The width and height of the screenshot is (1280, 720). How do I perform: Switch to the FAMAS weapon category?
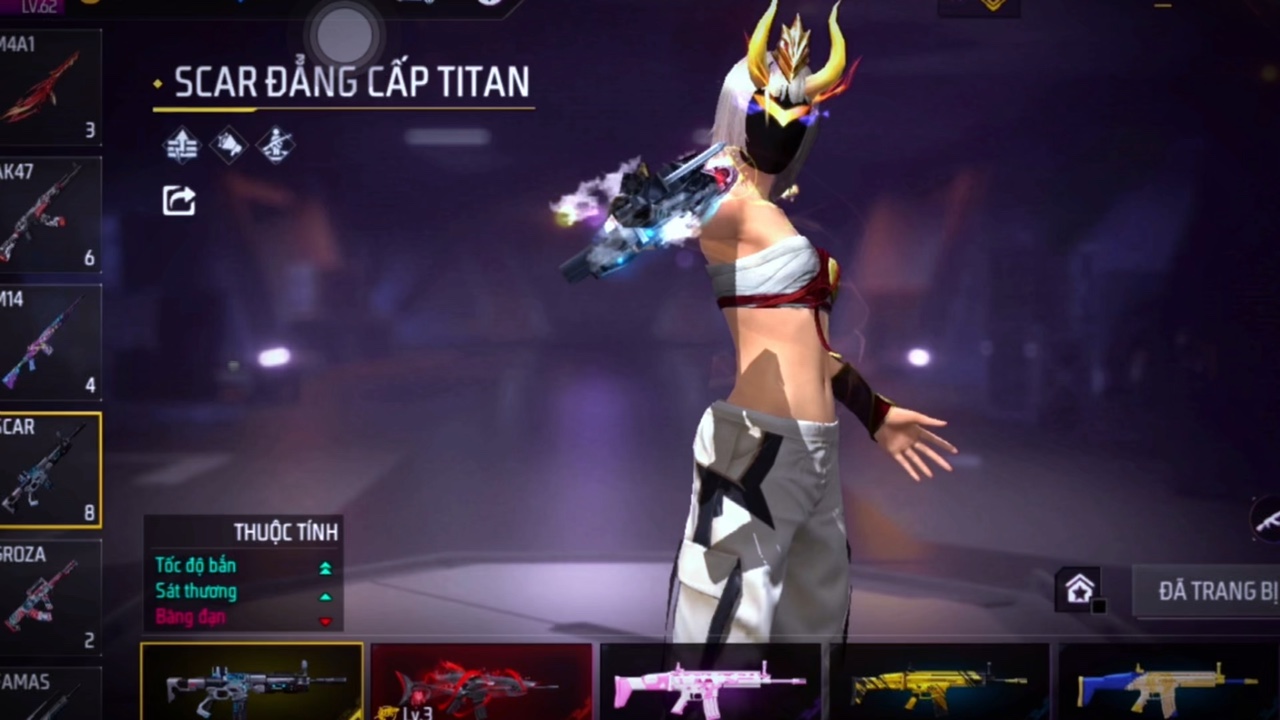tap(49, 695)
